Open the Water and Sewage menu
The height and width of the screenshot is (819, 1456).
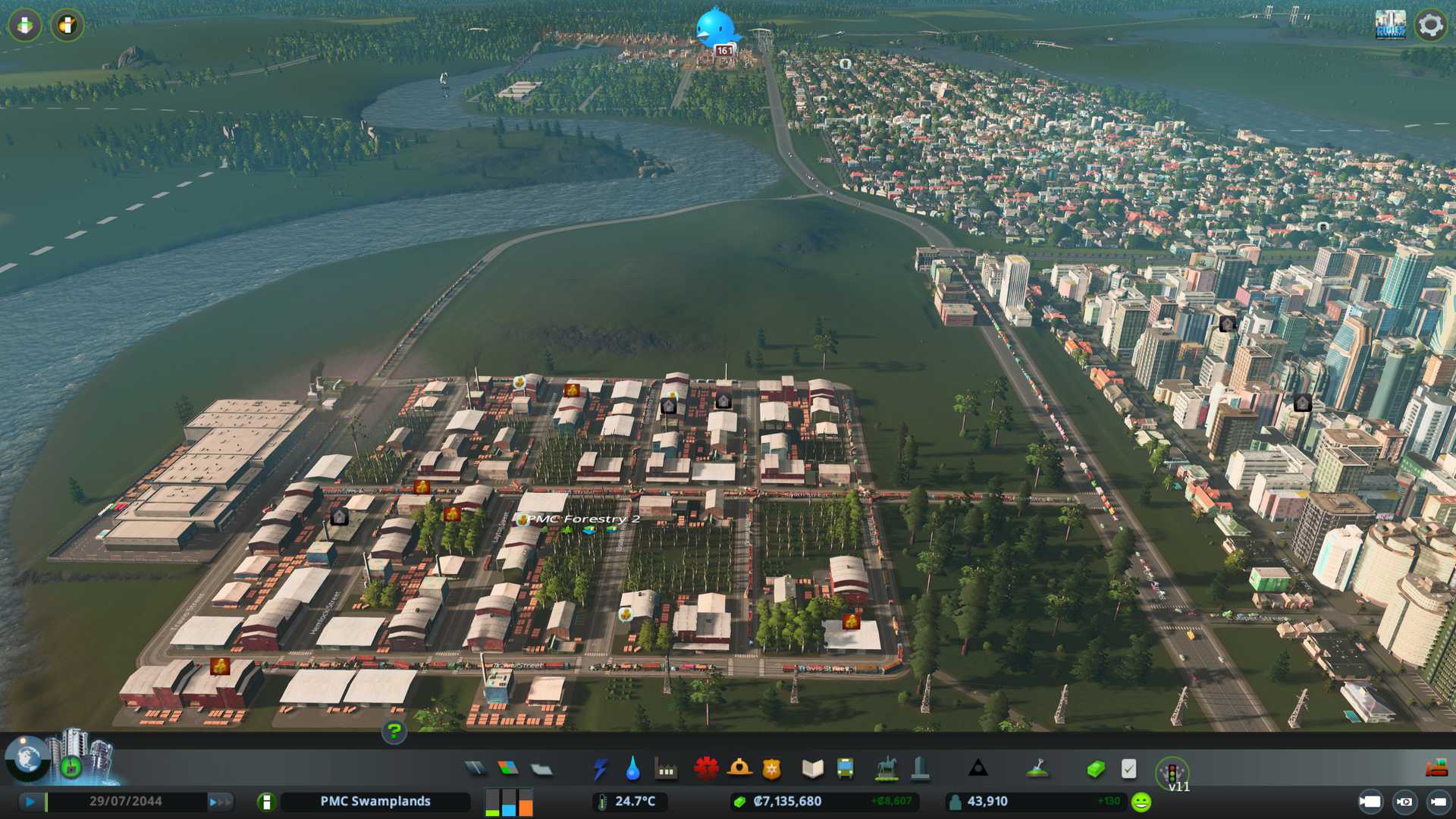632,769
